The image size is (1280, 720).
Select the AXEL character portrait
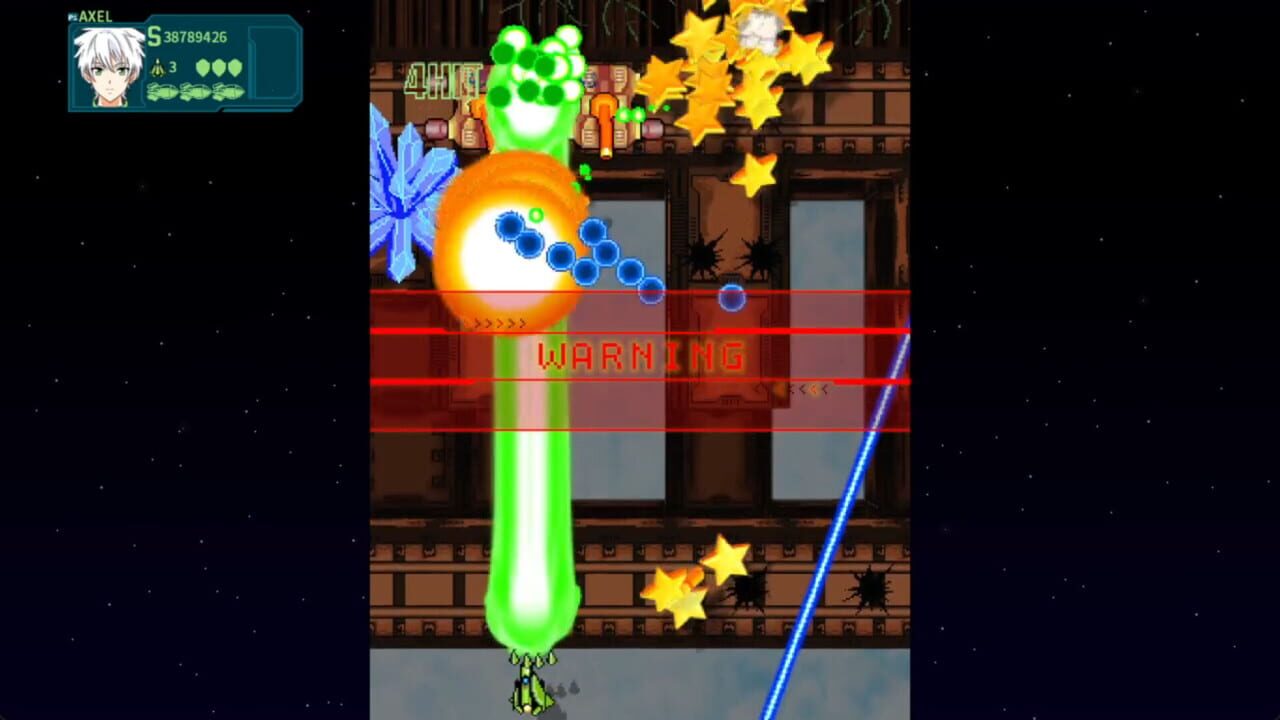[x=107, y=66]
